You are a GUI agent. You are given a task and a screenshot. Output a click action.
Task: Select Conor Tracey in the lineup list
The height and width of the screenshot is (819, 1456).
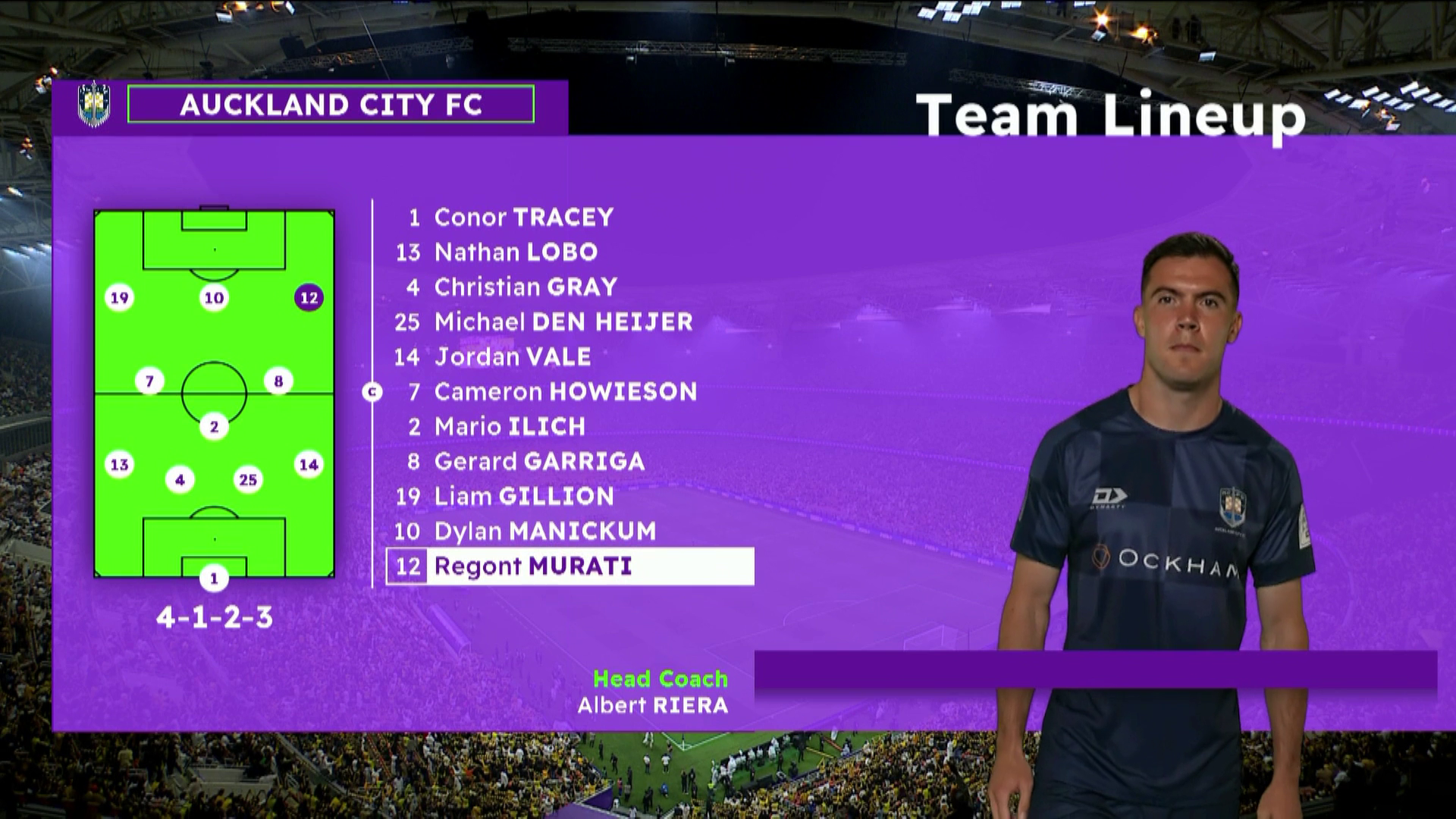click(523, 218)
